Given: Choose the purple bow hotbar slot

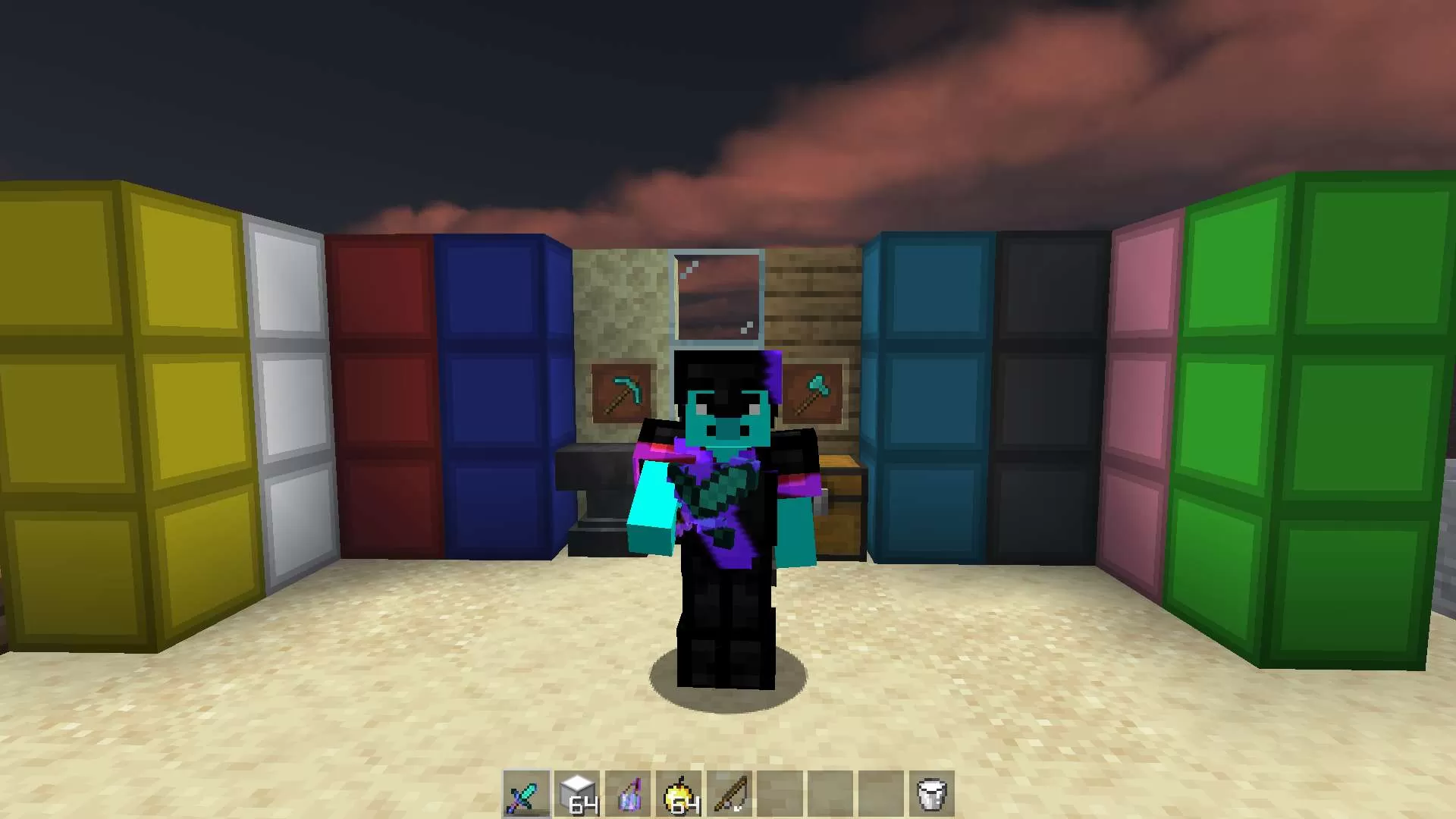Looking at the screenshot, I should [x=628, y=795].
